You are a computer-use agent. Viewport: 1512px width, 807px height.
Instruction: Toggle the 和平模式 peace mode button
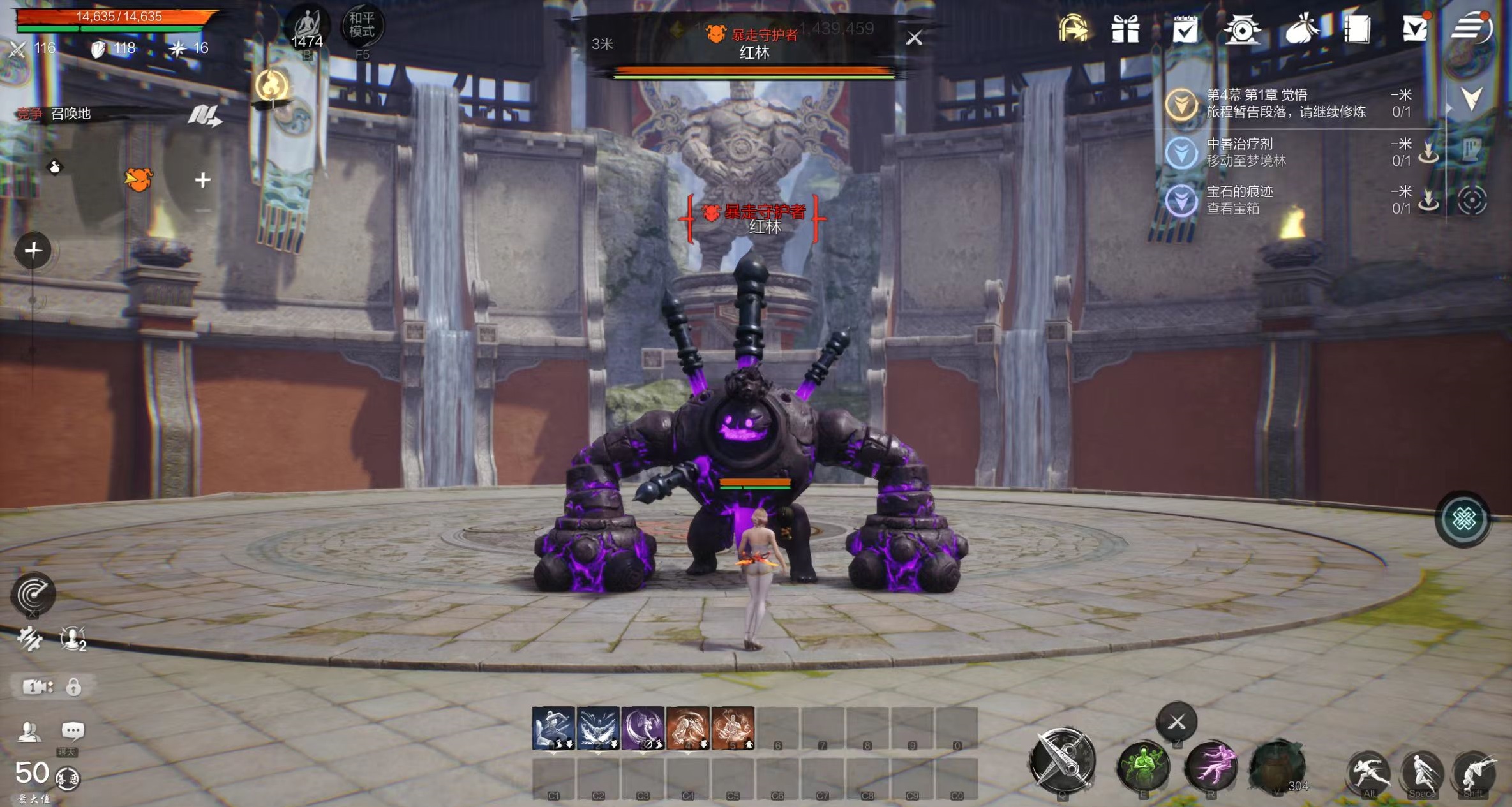[x=362, y=27]
